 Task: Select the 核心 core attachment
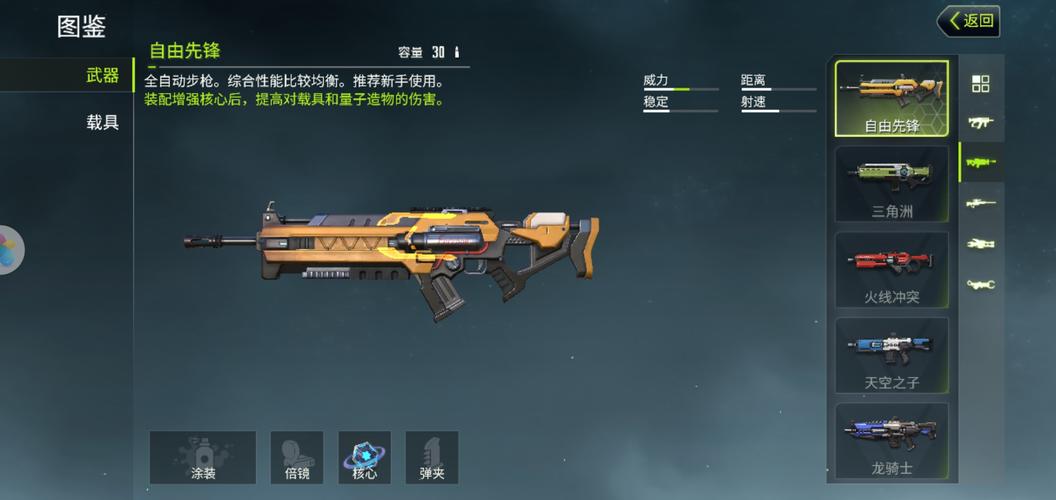(364, 458)
